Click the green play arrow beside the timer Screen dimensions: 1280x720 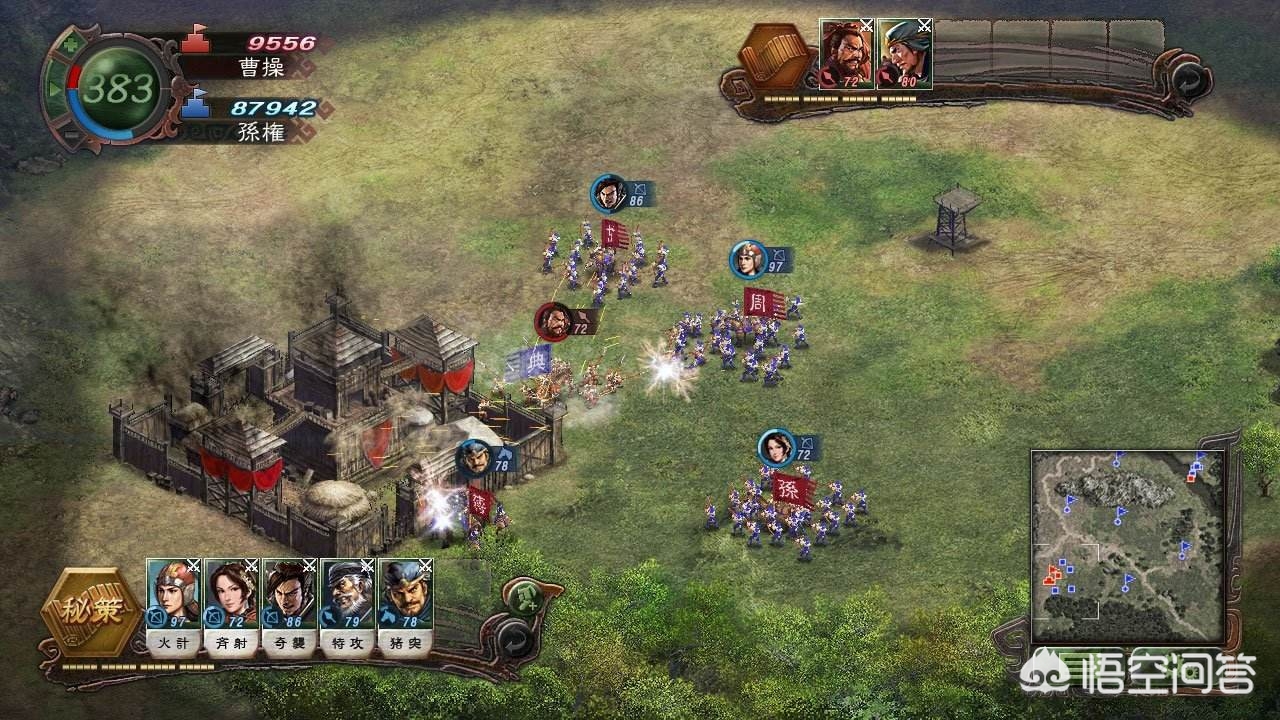(x=55, y=90)
